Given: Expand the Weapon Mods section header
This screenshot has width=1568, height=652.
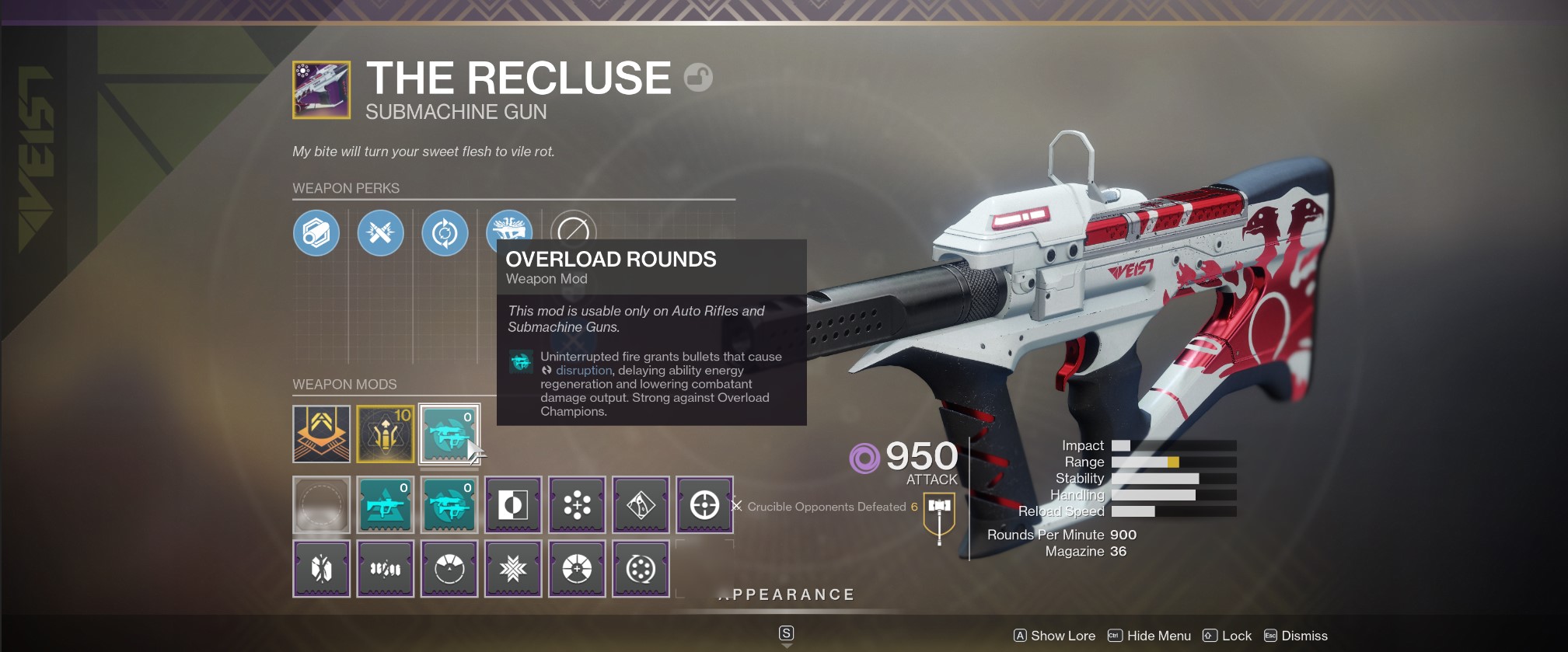Looking at the screenshot, I should 343,384.
